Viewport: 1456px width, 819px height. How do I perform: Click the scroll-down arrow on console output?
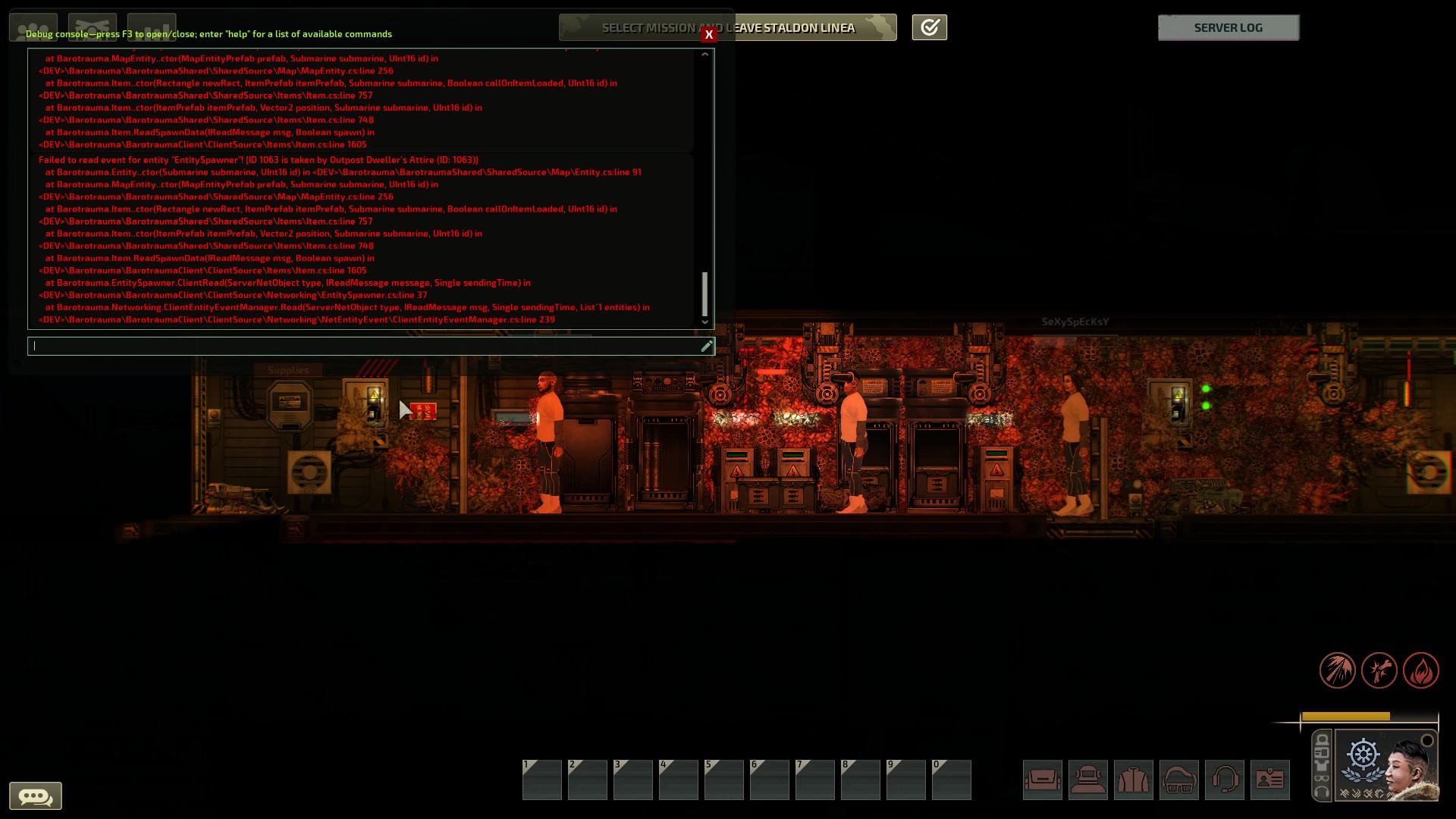(705, 322)
